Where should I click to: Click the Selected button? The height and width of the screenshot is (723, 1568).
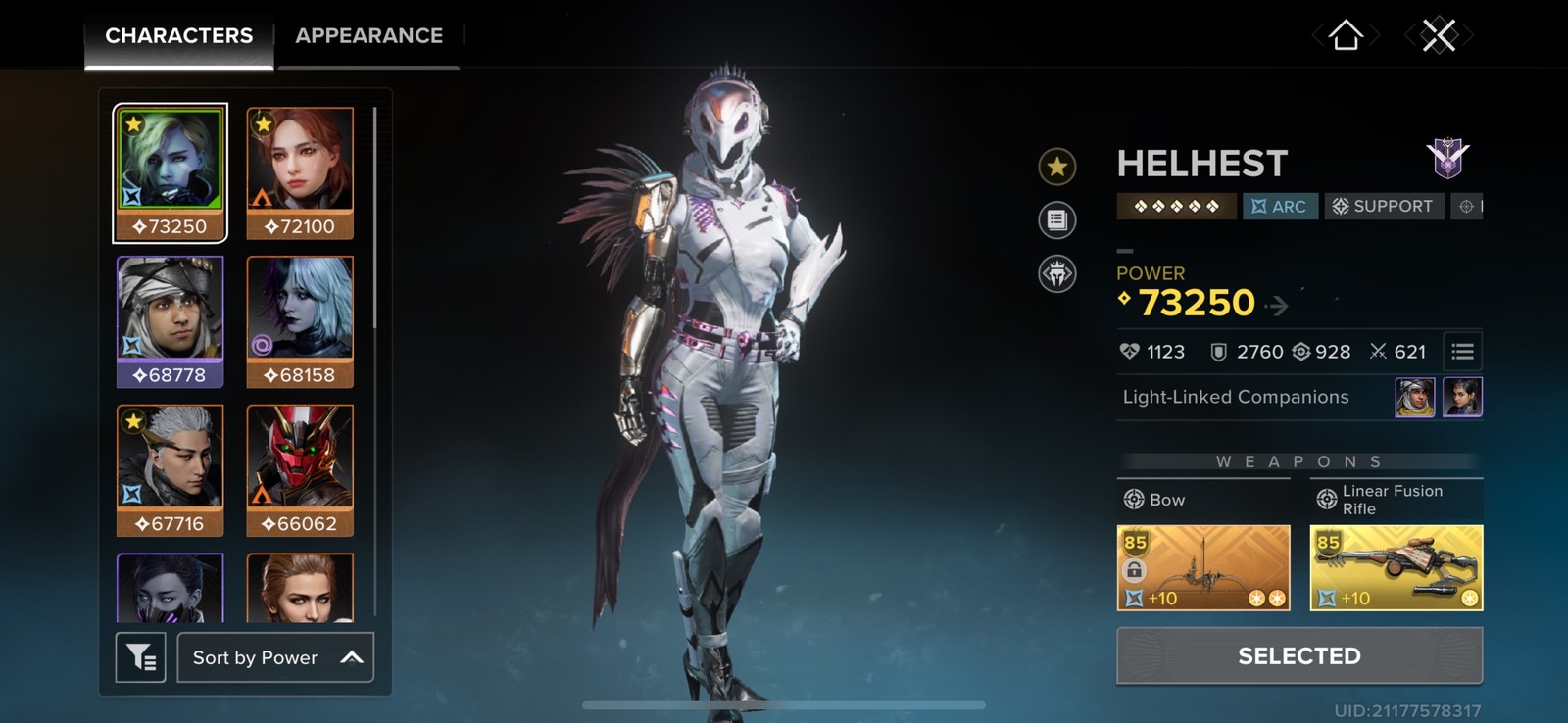1298,655
